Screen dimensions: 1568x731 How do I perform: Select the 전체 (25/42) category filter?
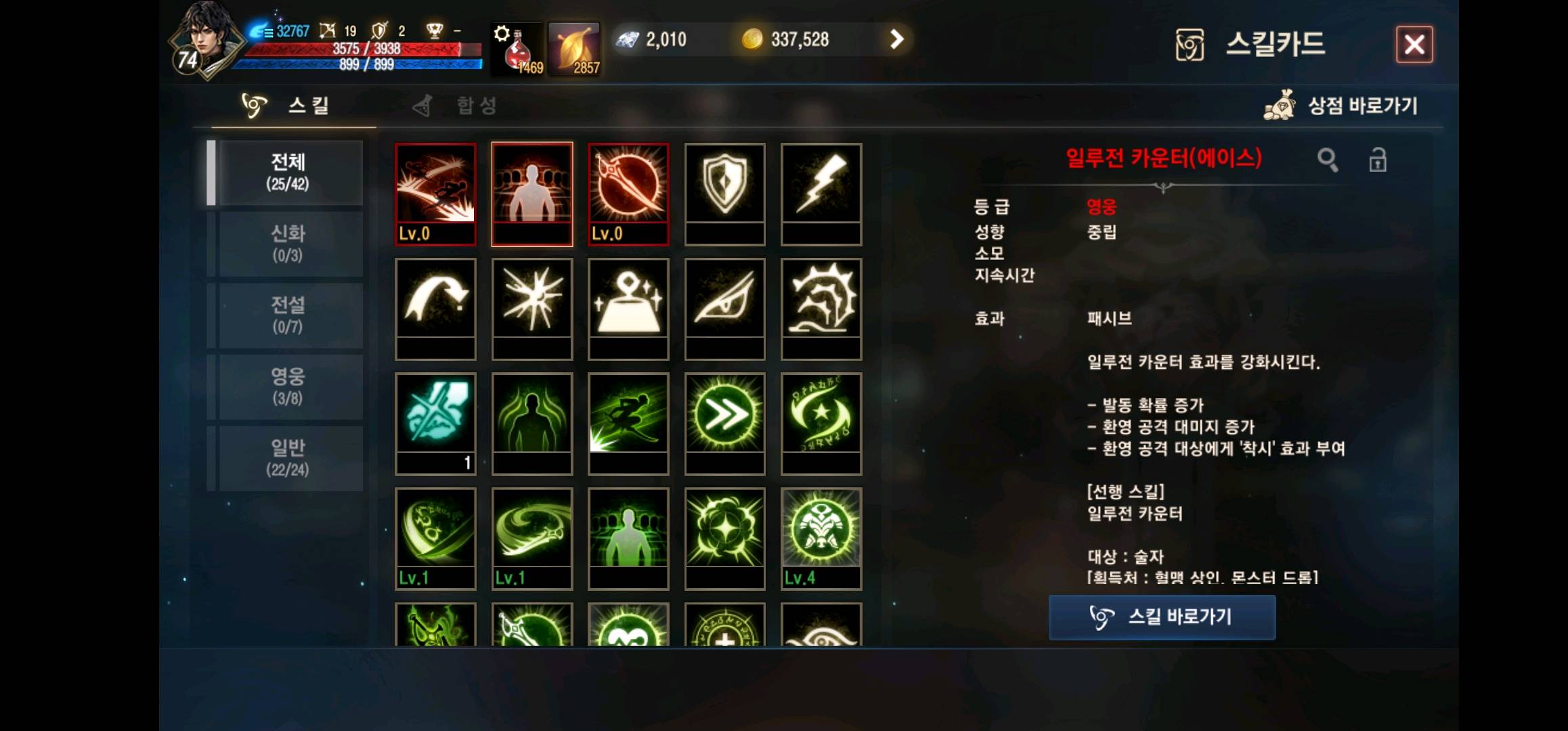[x=287, y=173]
